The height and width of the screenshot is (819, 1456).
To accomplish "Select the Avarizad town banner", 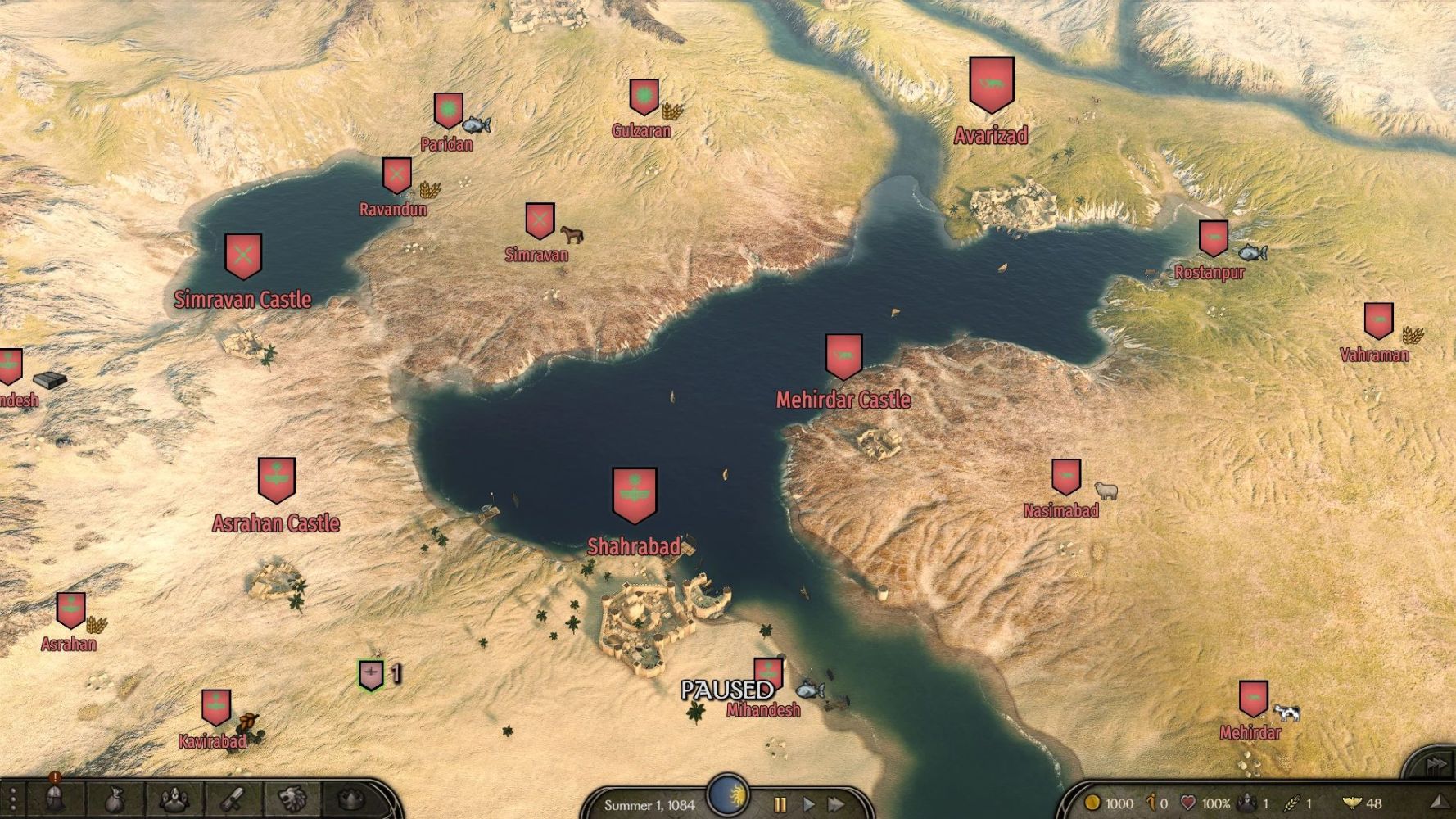I will (x=992, y=84).
